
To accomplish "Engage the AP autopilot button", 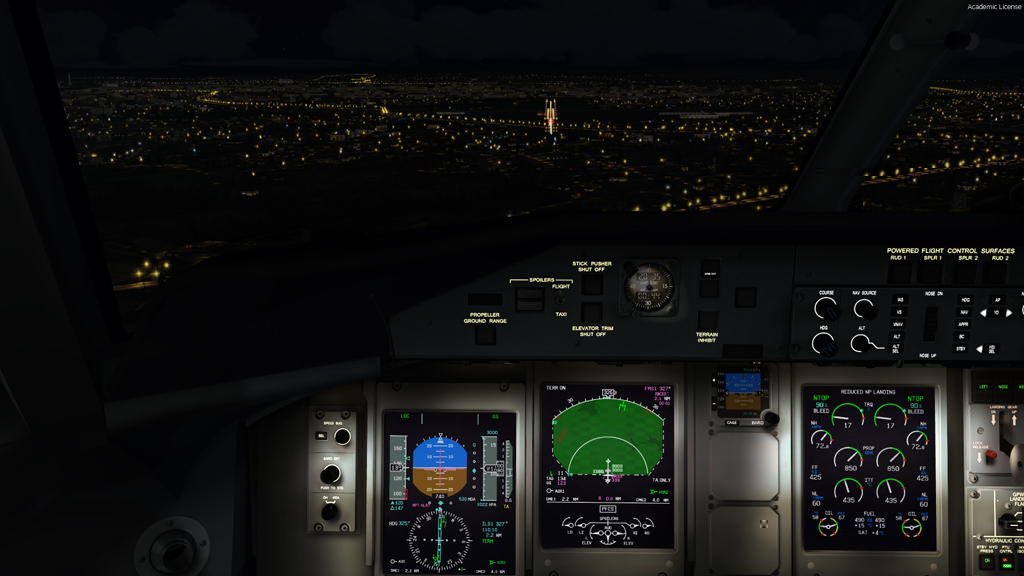I will pos(997,299).
